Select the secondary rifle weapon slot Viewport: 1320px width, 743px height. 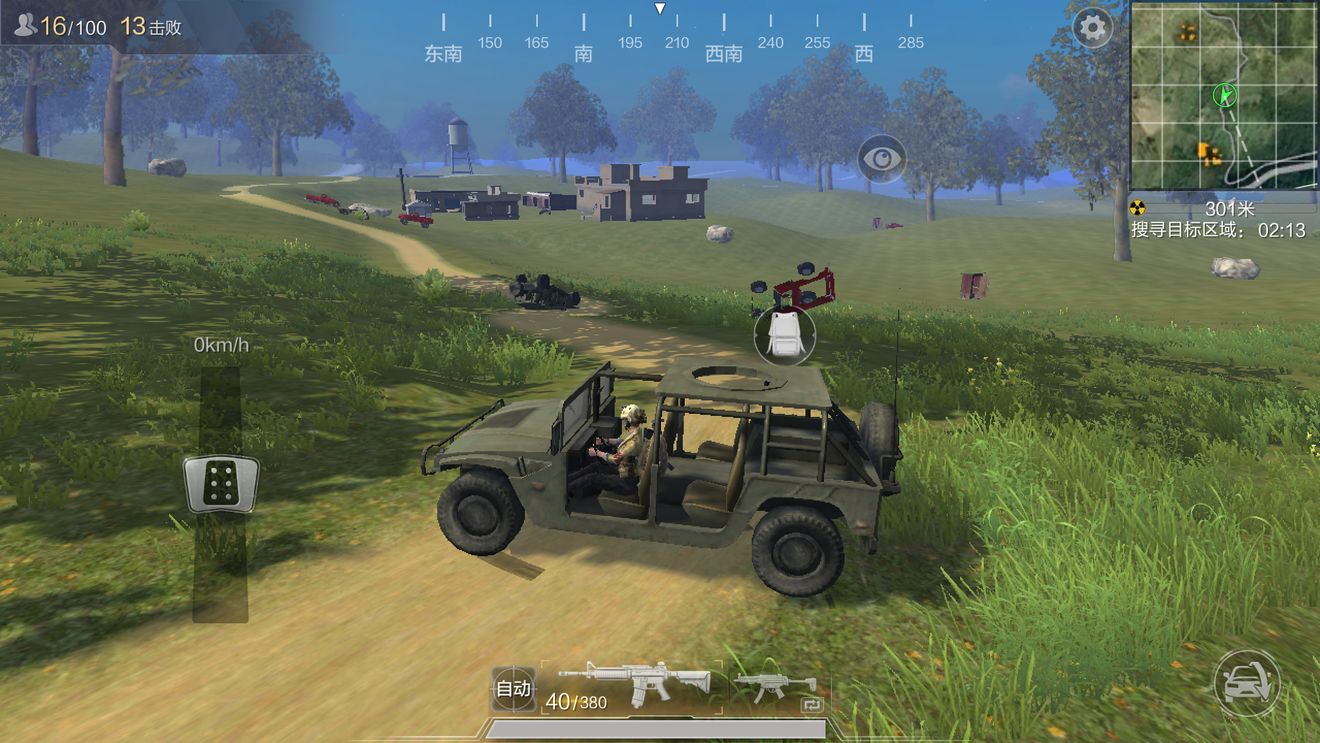775,686
